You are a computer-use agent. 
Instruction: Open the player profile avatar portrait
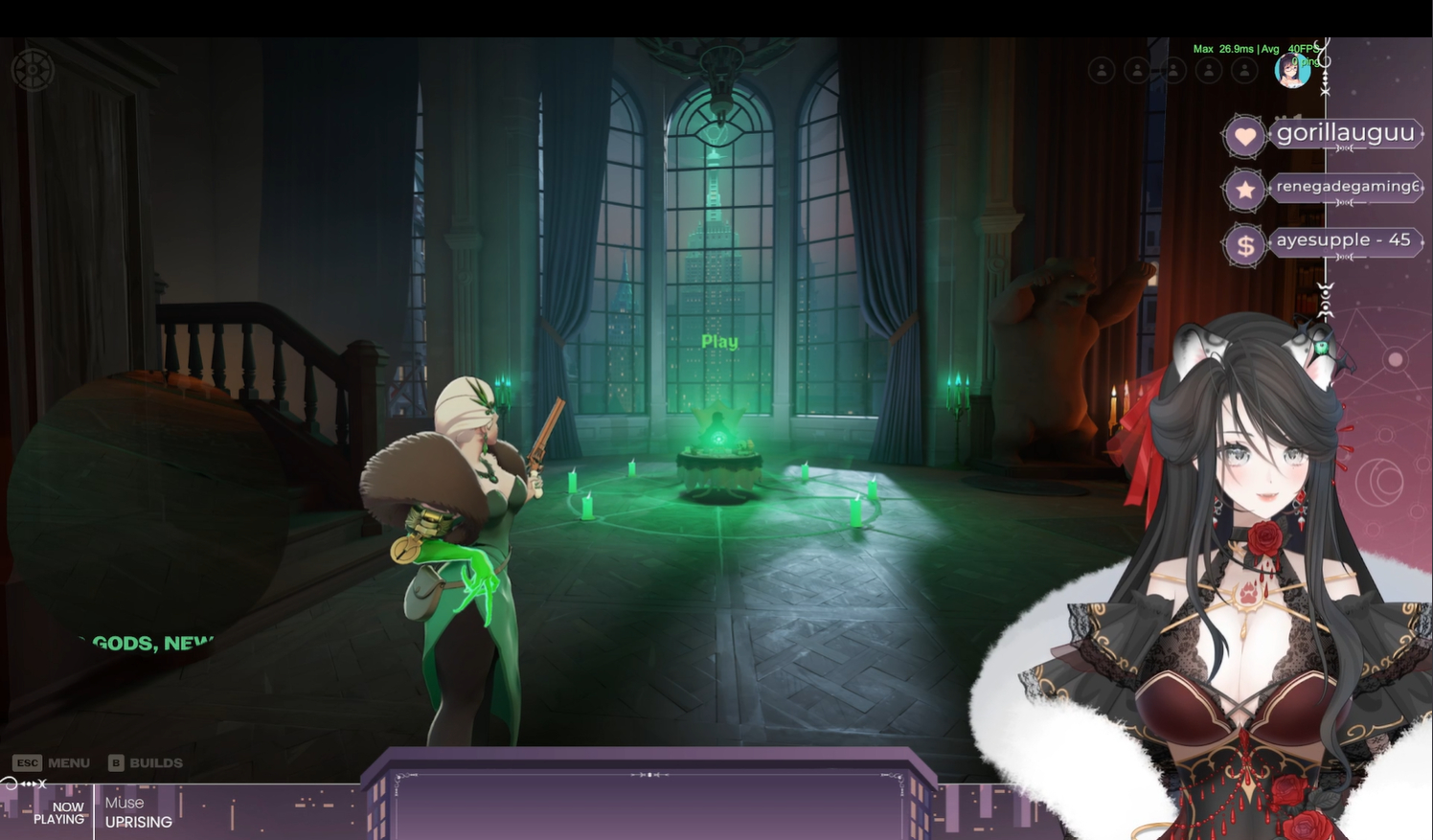point(1292,70)
